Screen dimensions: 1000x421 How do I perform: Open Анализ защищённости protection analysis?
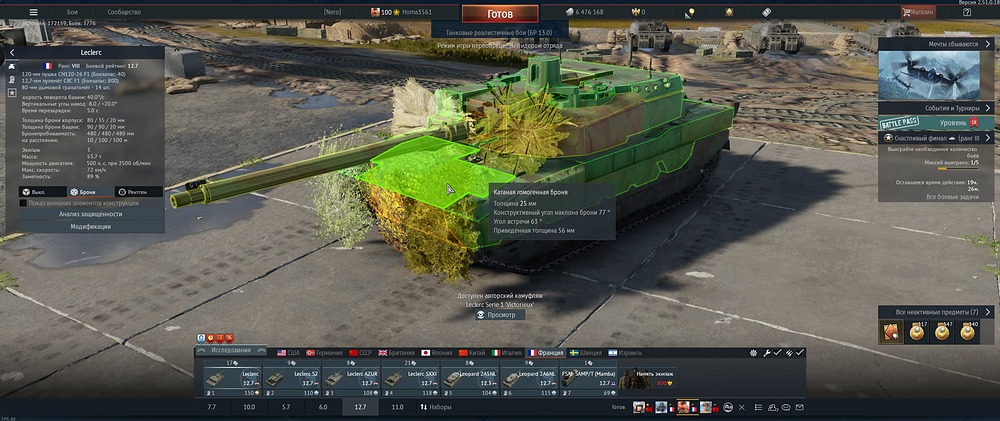click(88, 214)
